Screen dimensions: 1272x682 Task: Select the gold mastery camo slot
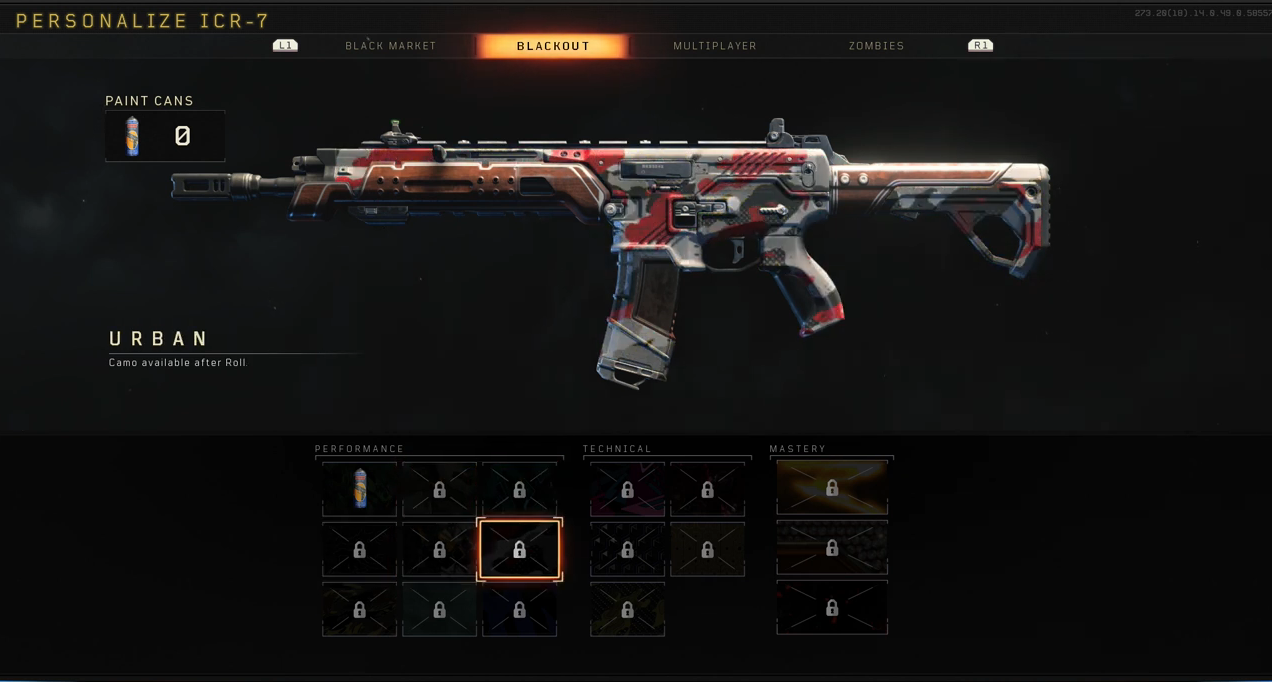point(832,488)
